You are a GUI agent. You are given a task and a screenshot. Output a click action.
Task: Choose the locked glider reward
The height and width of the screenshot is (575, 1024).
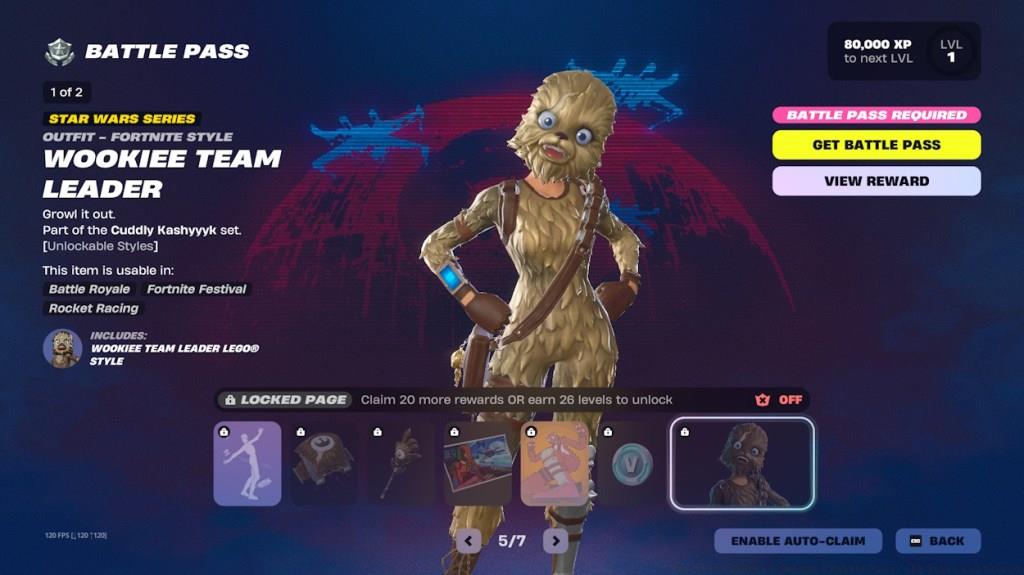coord(324,463)
